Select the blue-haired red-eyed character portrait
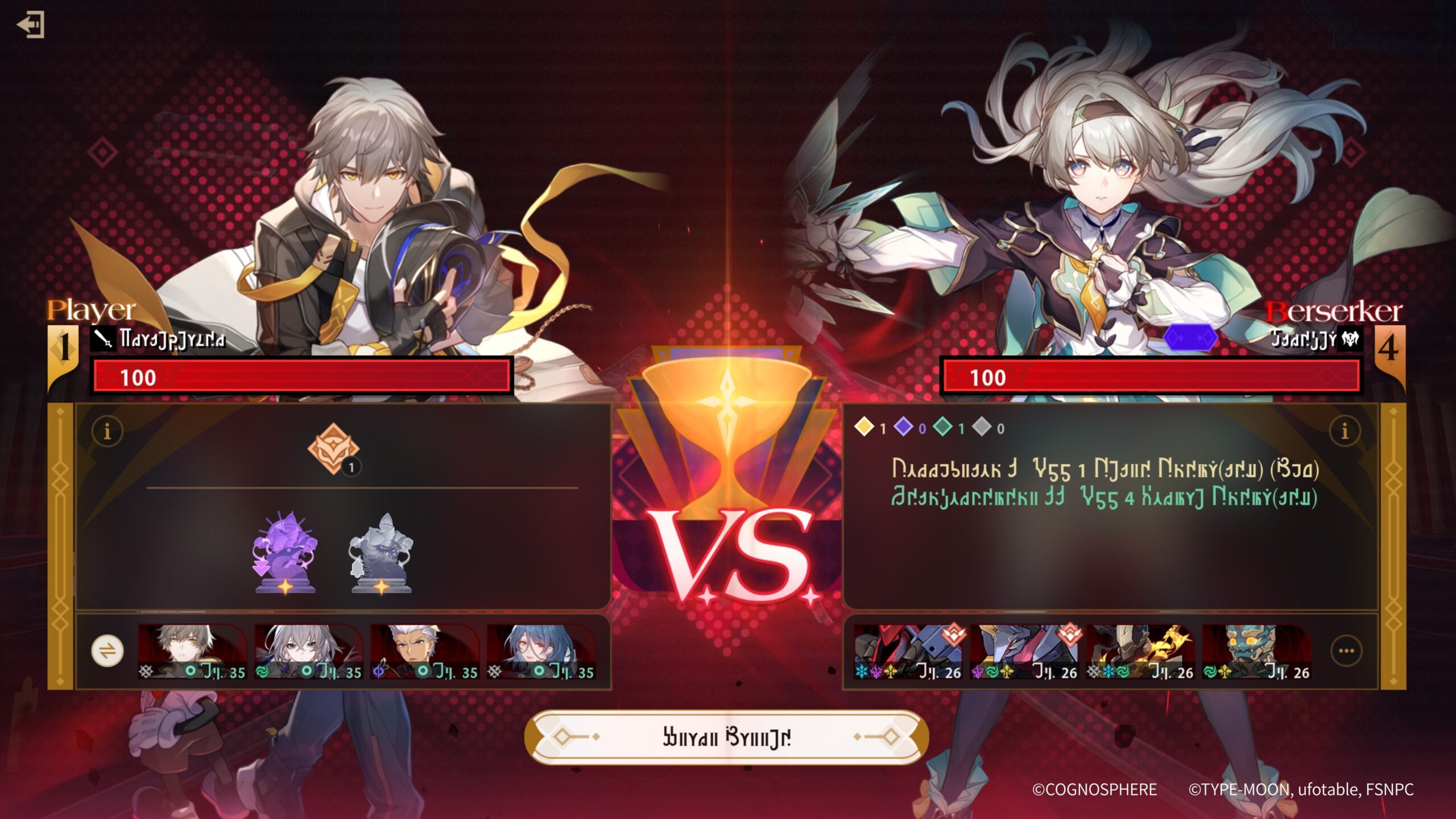Viewport: 1456px width, 819px height. [x=541, y=652]
